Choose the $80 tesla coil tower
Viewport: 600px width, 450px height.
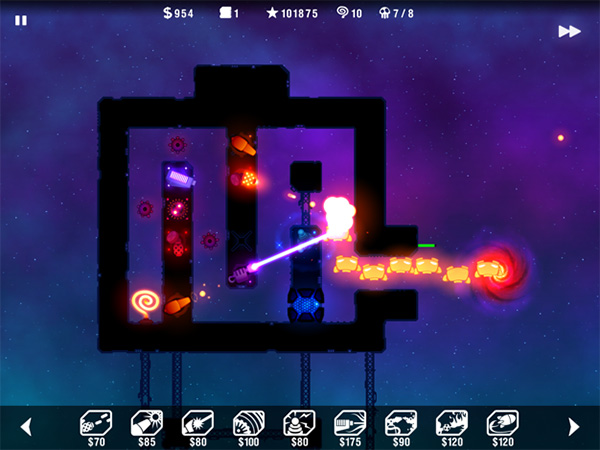(x=299, y=423)
